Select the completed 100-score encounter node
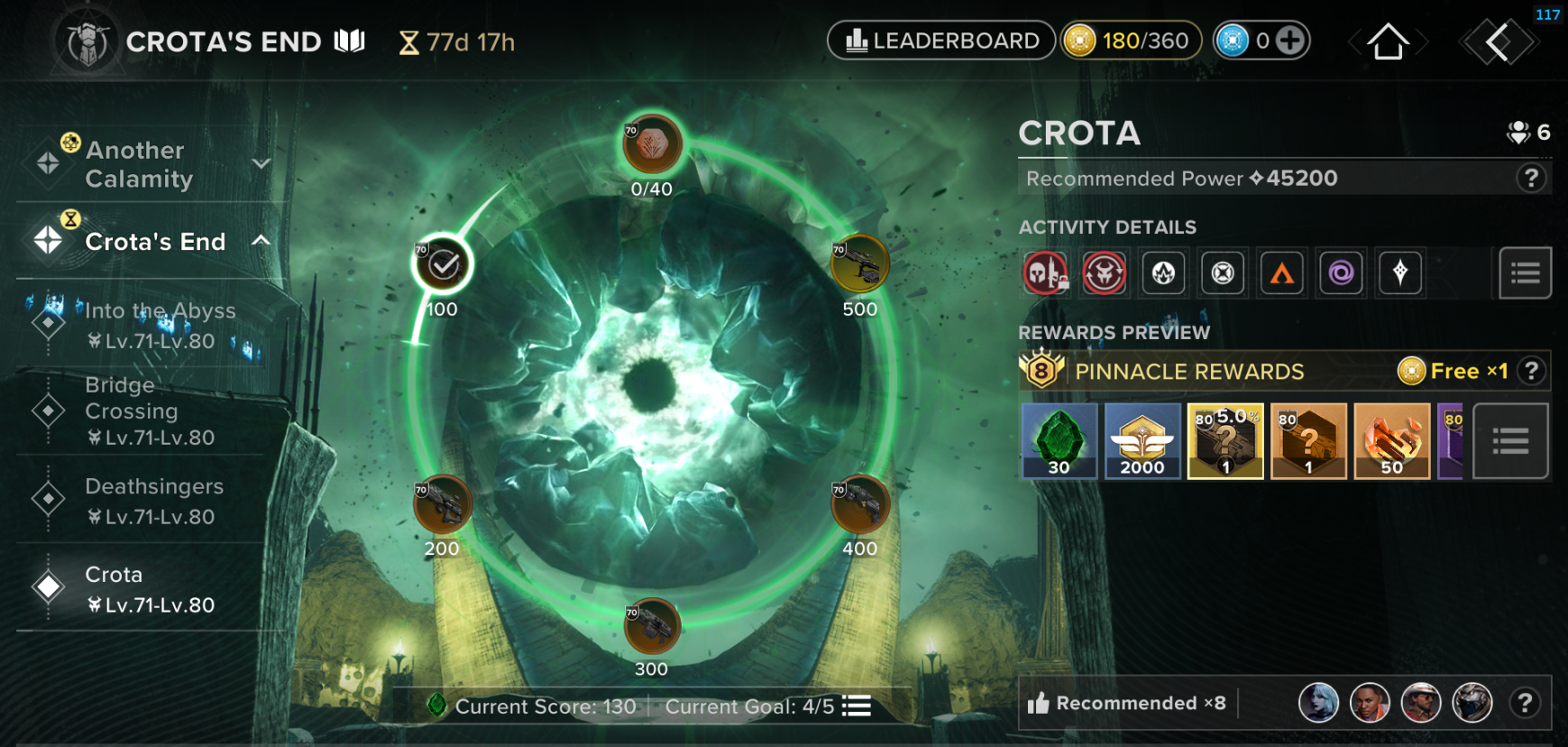Image resolution: width=1568 pixels, height=747 pixels. click(x=441, y=263)
